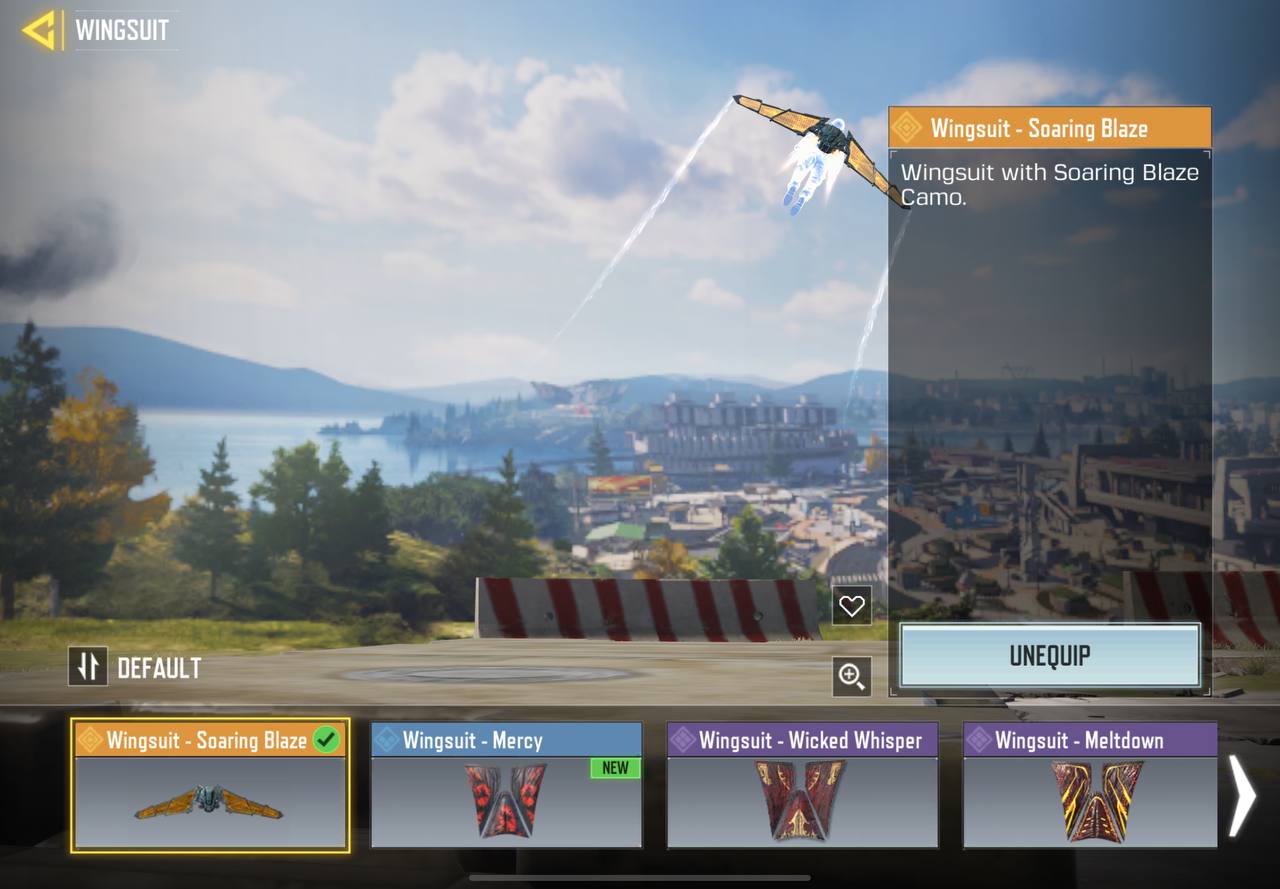Viewport: 1280px width, 889px height.
Task: Favorite this wingsuit with the heart icon
Action: pos(851,606)
